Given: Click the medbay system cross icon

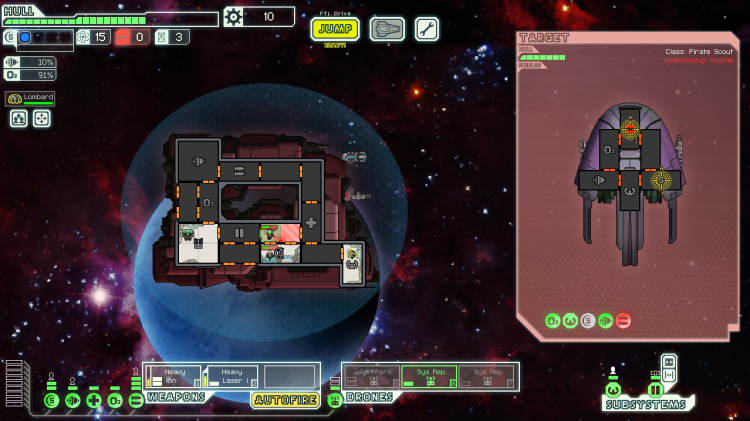Looking at the screenshot, I should 94,400.
